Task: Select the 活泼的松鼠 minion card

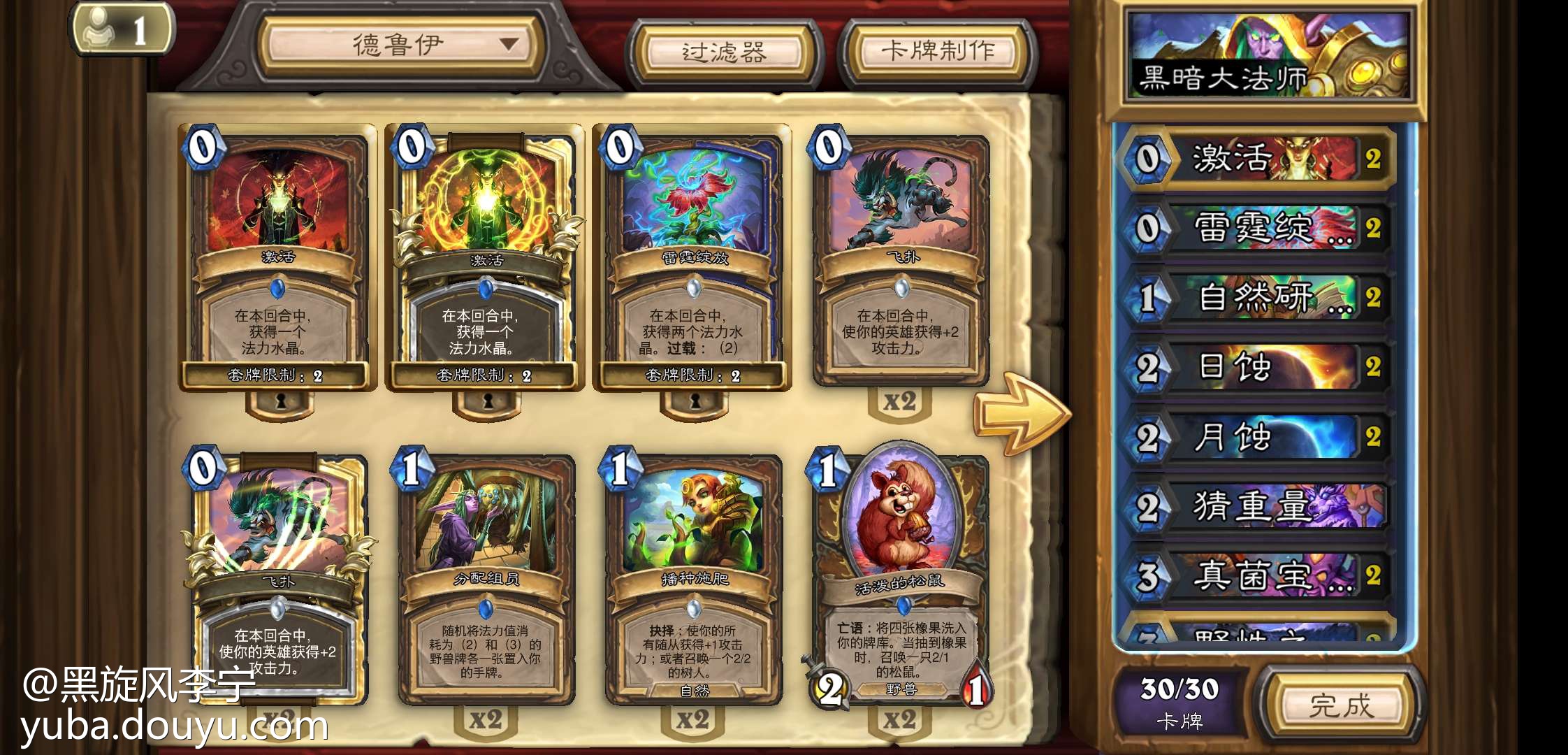Action: point(899,580)
